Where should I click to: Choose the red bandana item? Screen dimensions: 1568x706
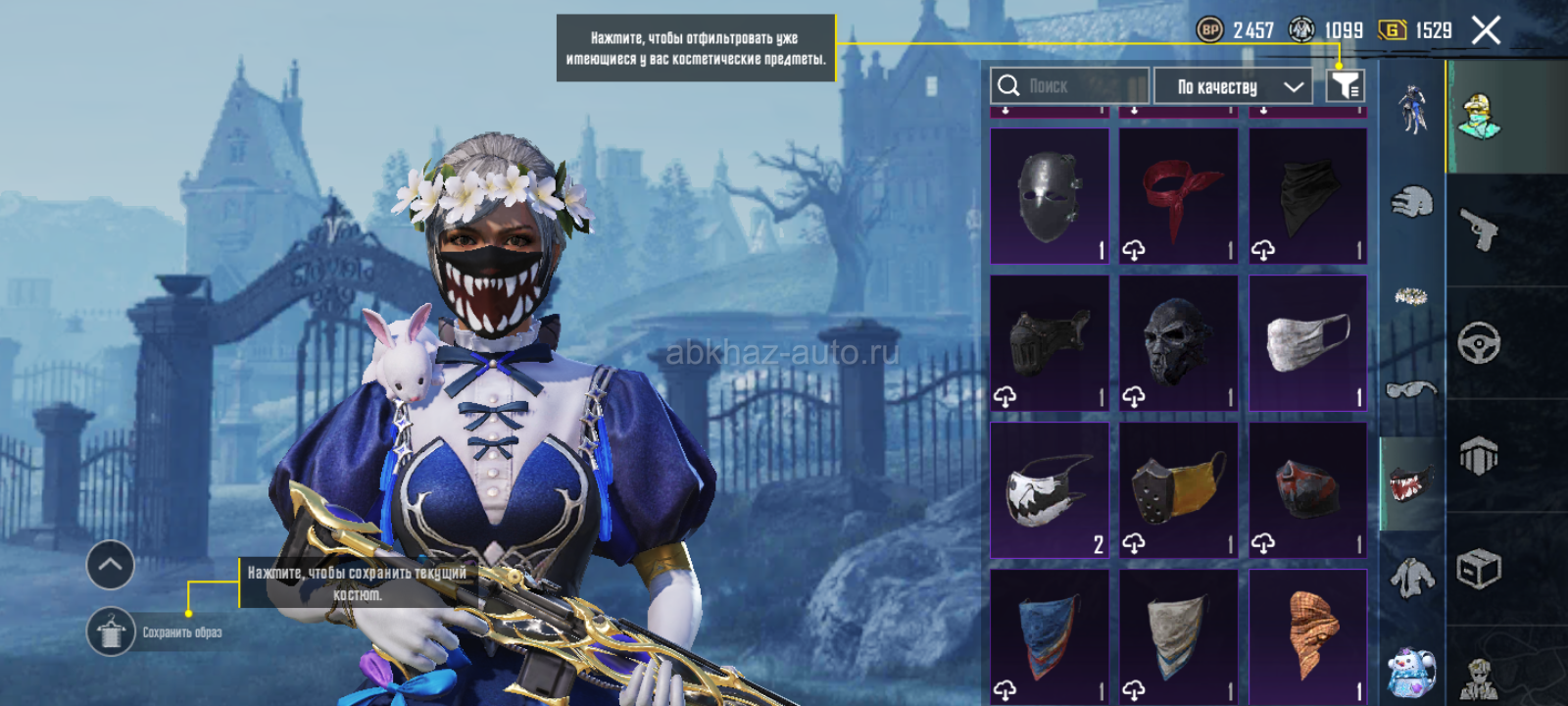pyautogui.click(x=1179, y=196)
